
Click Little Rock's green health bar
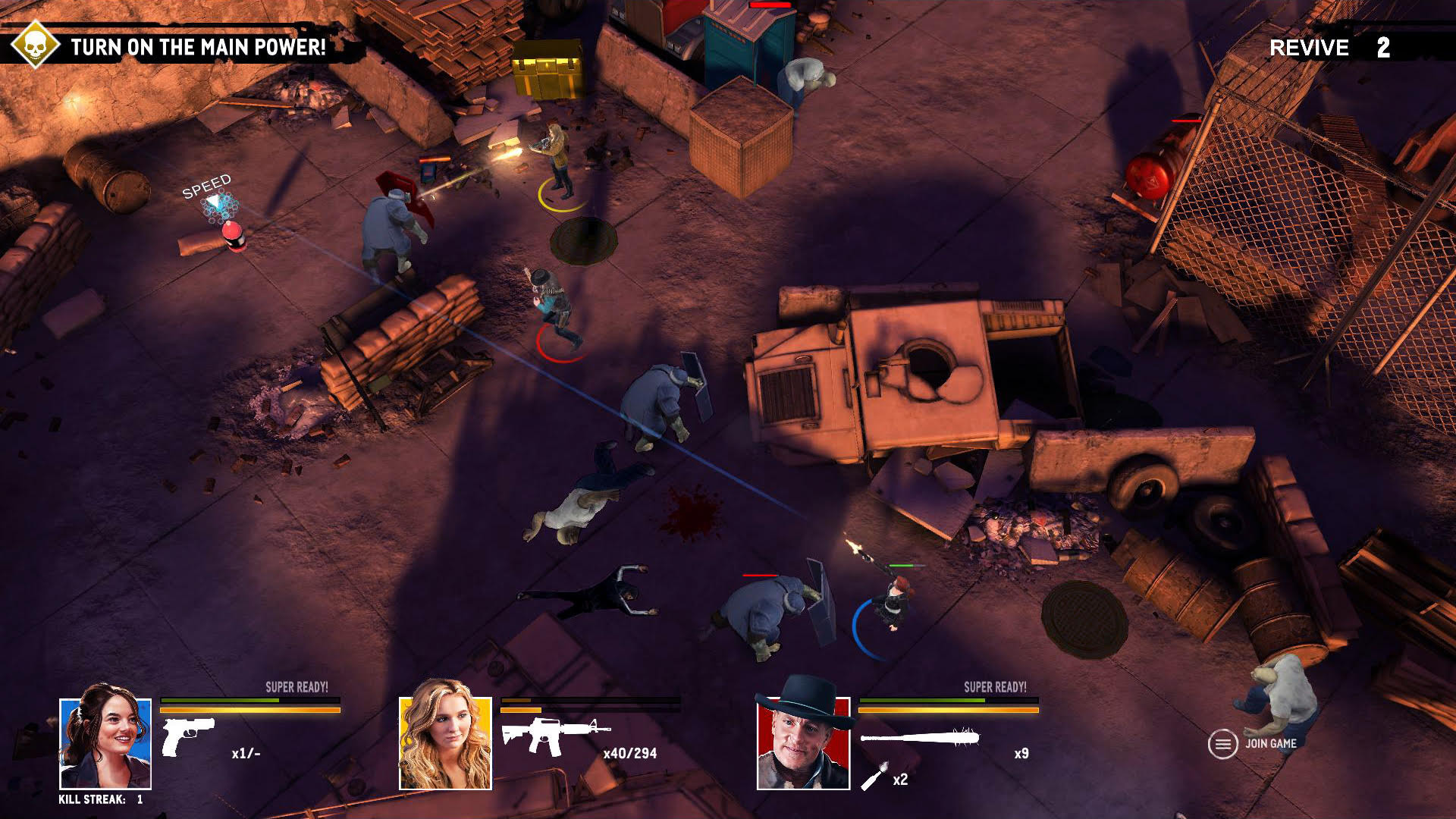pos(546,701)
